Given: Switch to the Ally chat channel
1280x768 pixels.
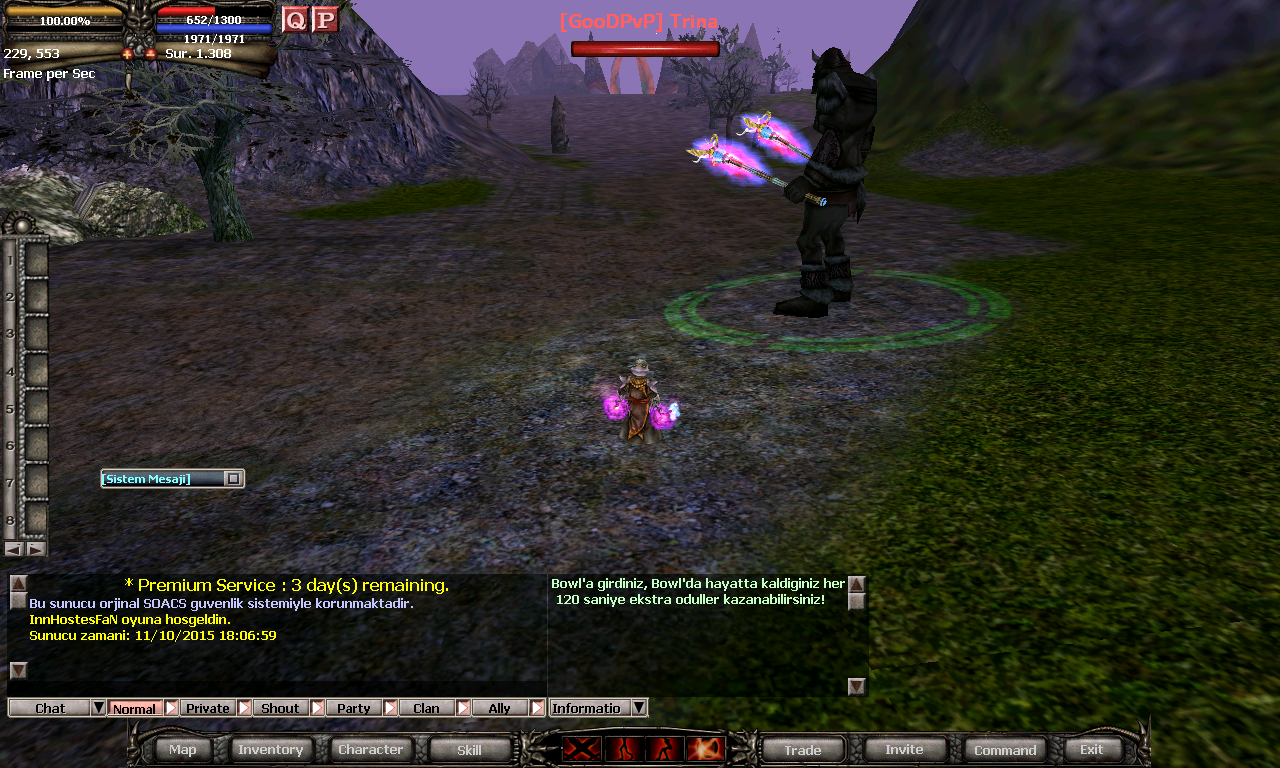Looking at the screenshot, I should click(499, 708).
